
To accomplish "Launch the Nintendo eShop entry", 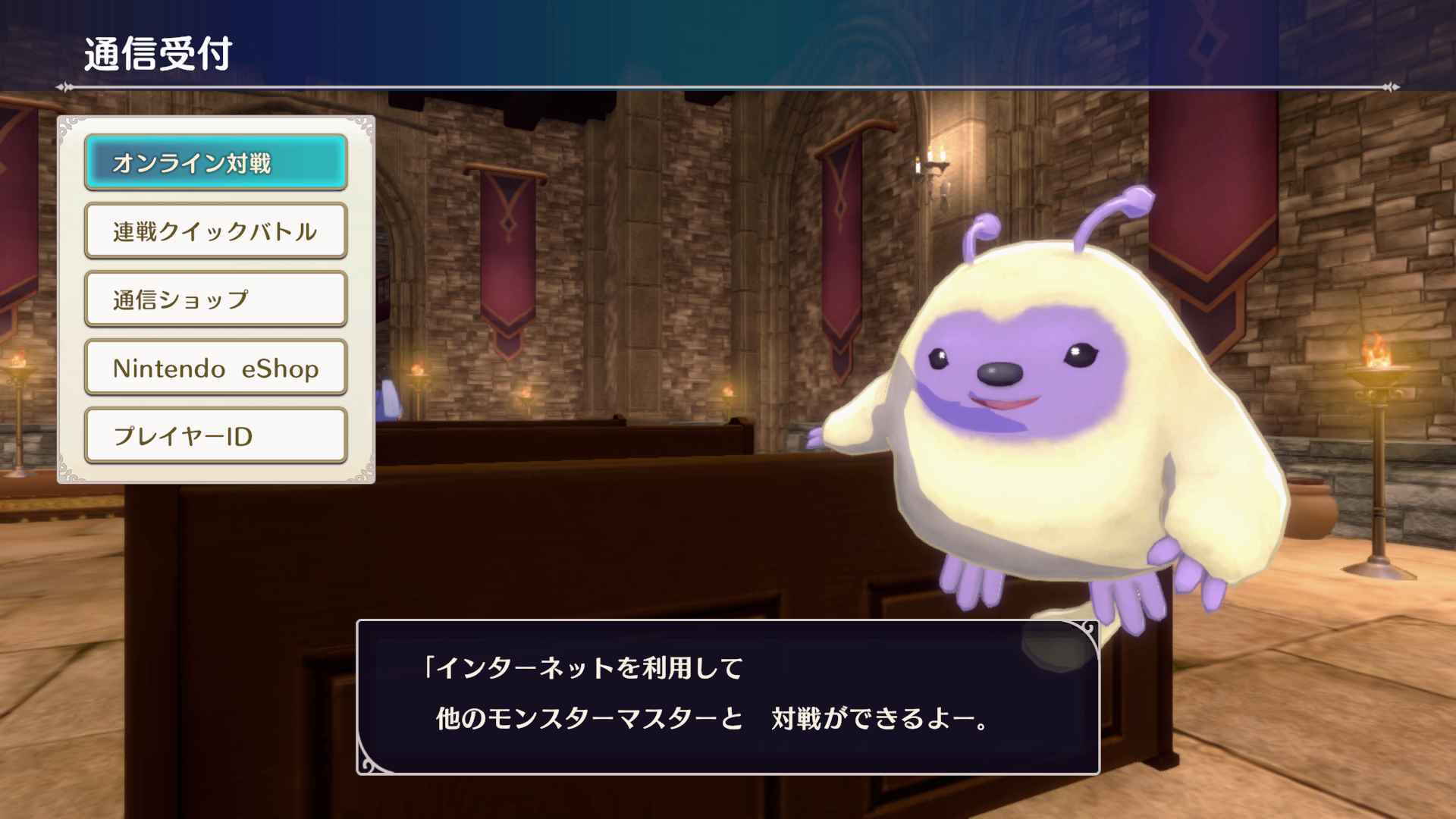I will 215,367.
